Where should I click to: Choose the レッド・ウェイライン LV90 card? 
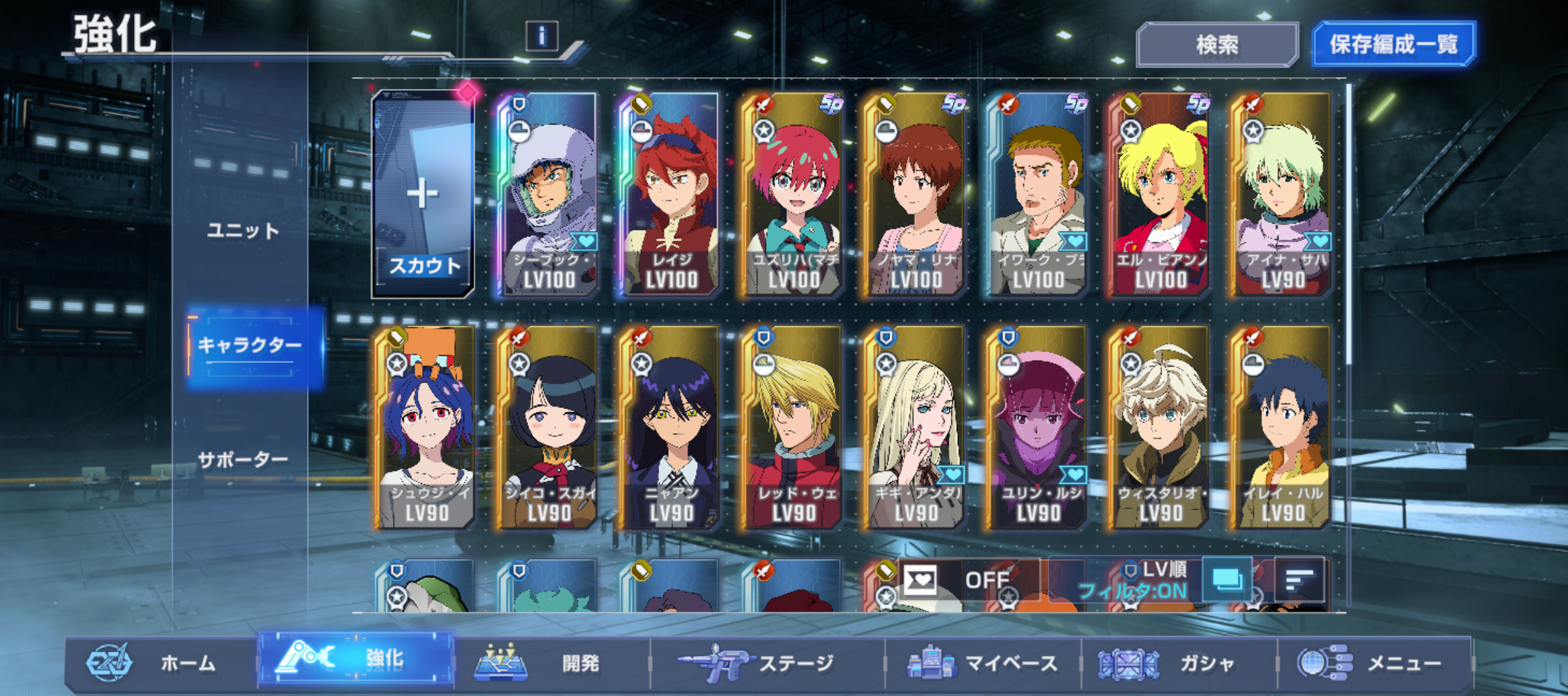coord(794,427)
